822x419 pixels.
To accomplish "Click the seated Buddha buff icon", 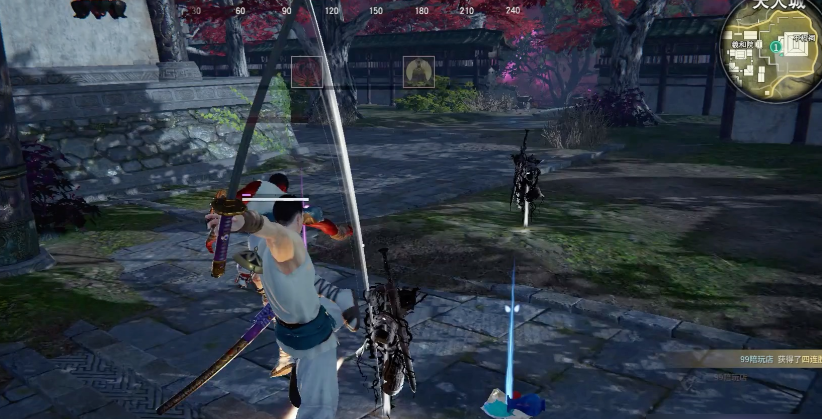I will pos(418,72).
